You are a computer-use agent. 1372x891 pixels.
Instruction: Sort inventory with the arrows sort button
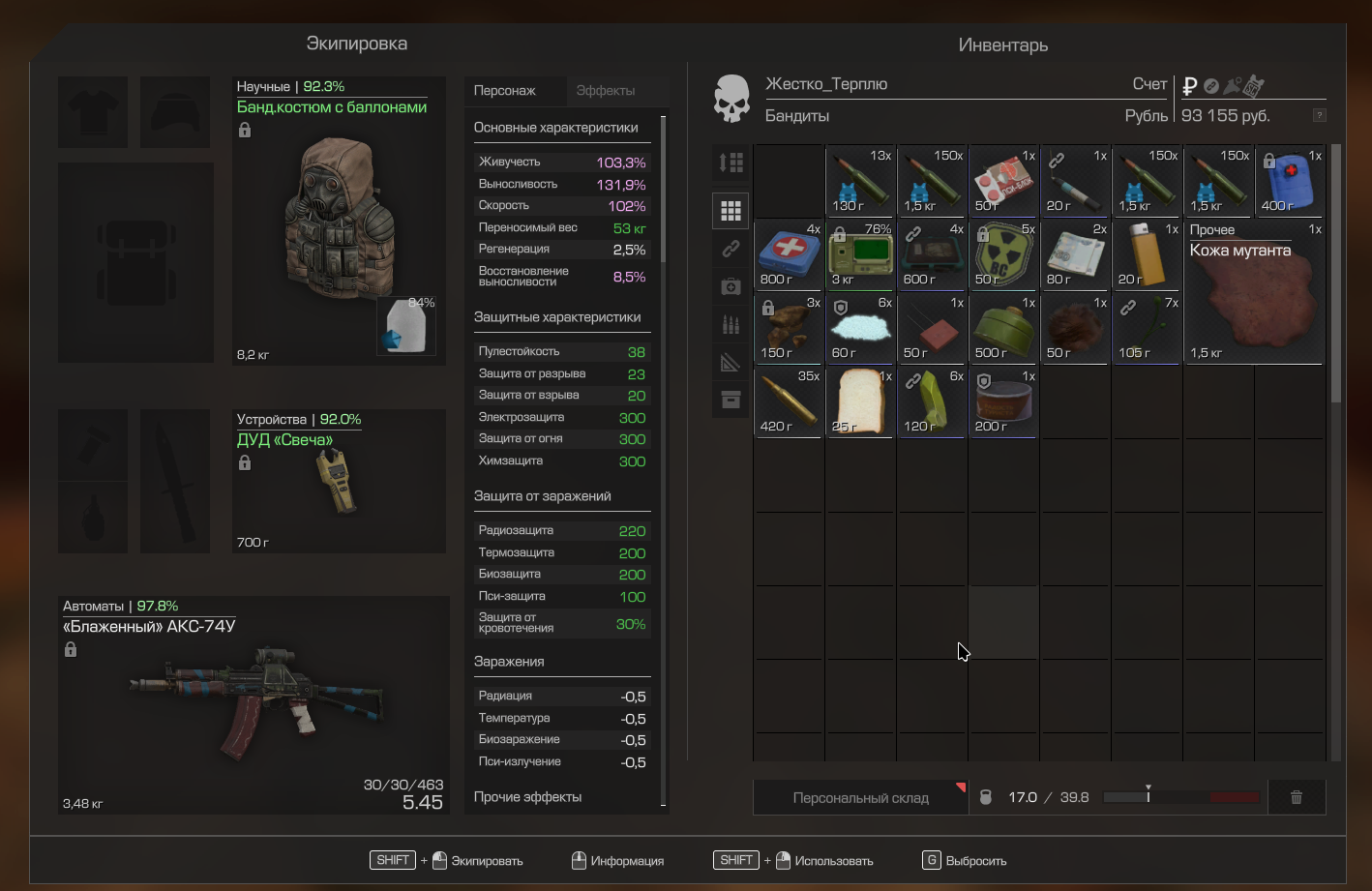pos(731,163)
